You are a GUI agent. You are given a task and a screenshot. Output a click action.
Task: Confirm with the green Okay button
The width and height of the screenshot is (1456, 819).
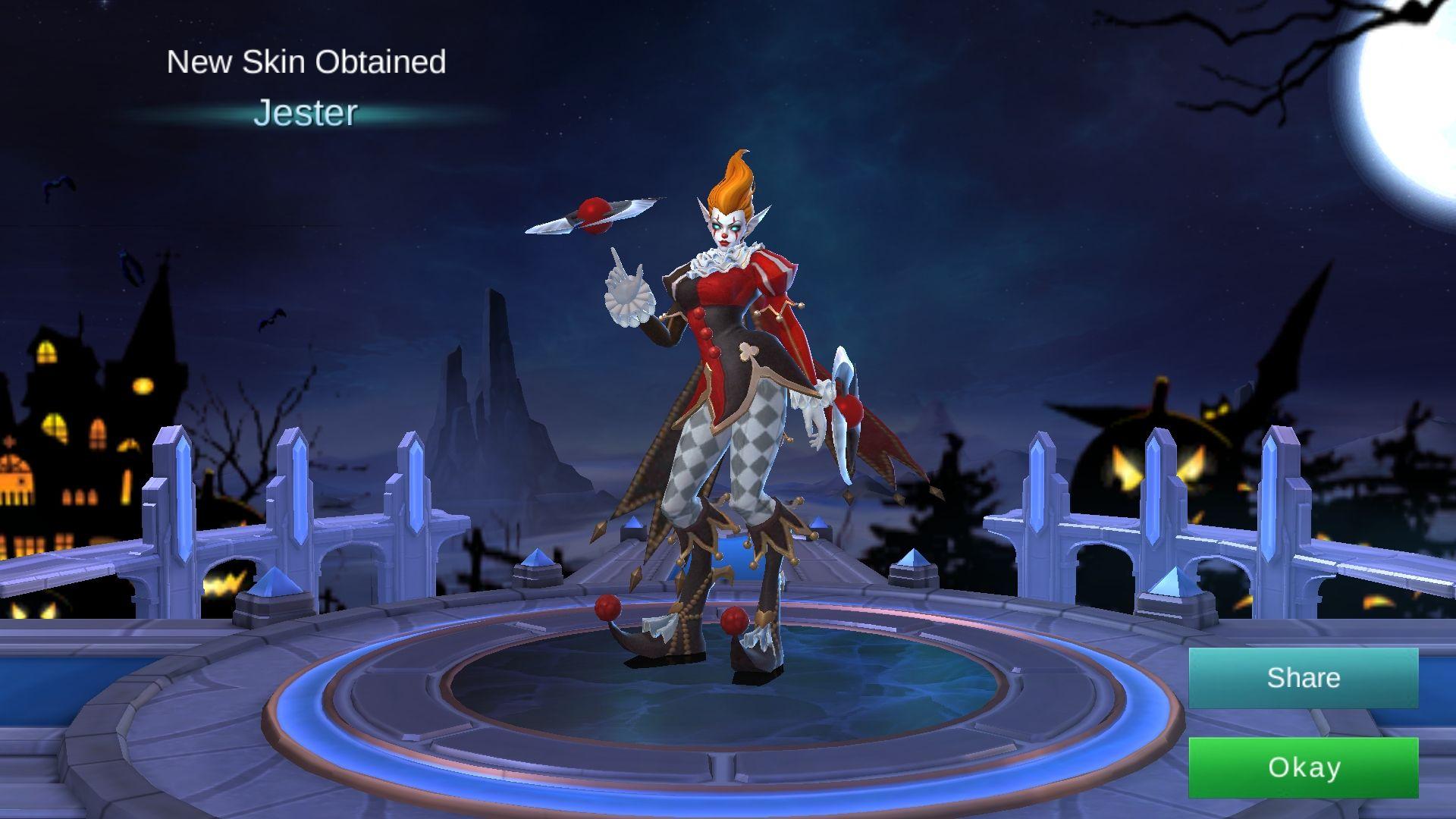pyautogui.click(x=1303, y=767)
